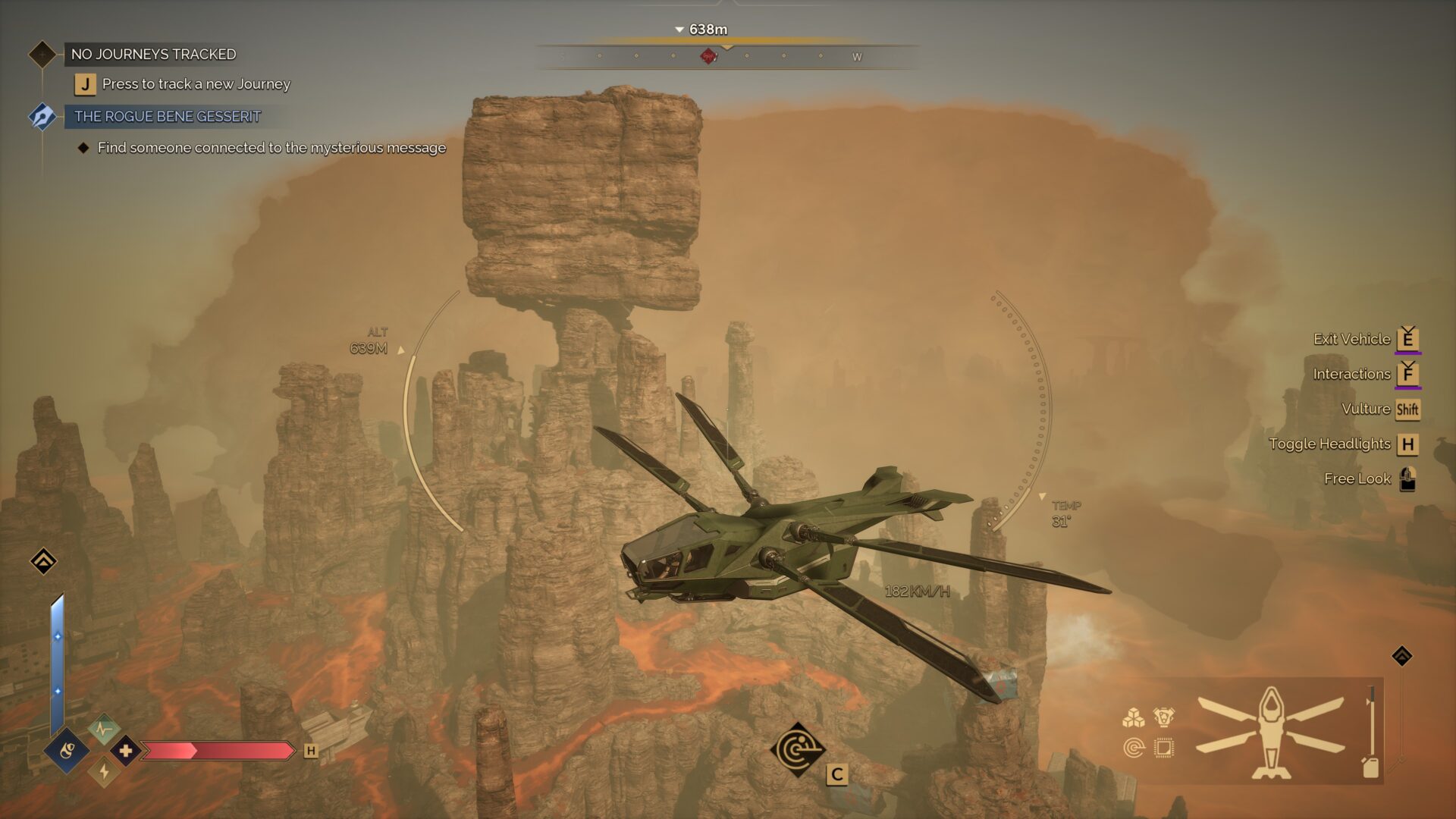Click the engine module icon
Viewport: 1456px width, 819px height.
pos(1163,717)
